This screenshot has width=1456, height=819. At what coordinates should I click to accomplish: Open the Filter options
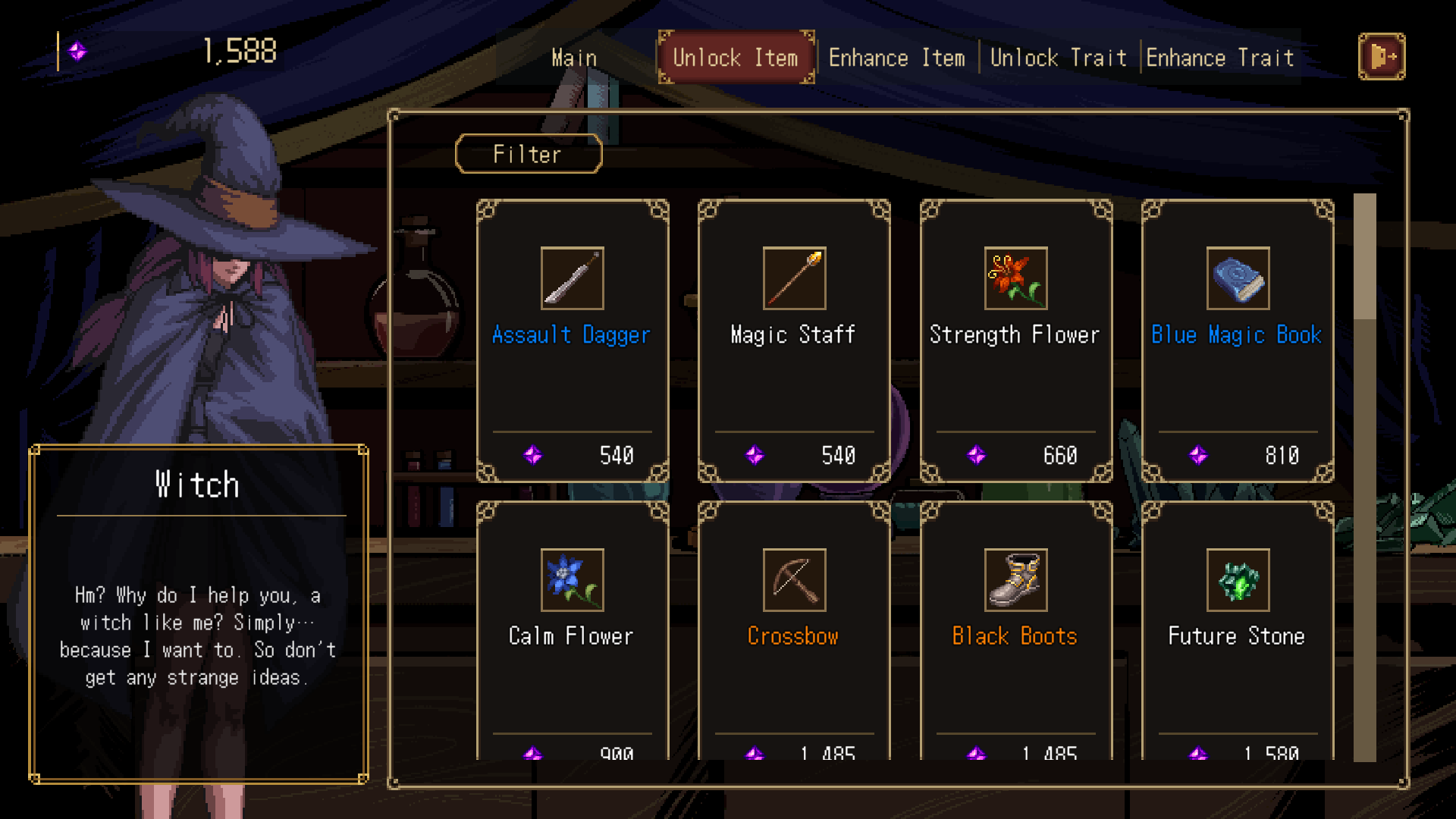point(528,154)
